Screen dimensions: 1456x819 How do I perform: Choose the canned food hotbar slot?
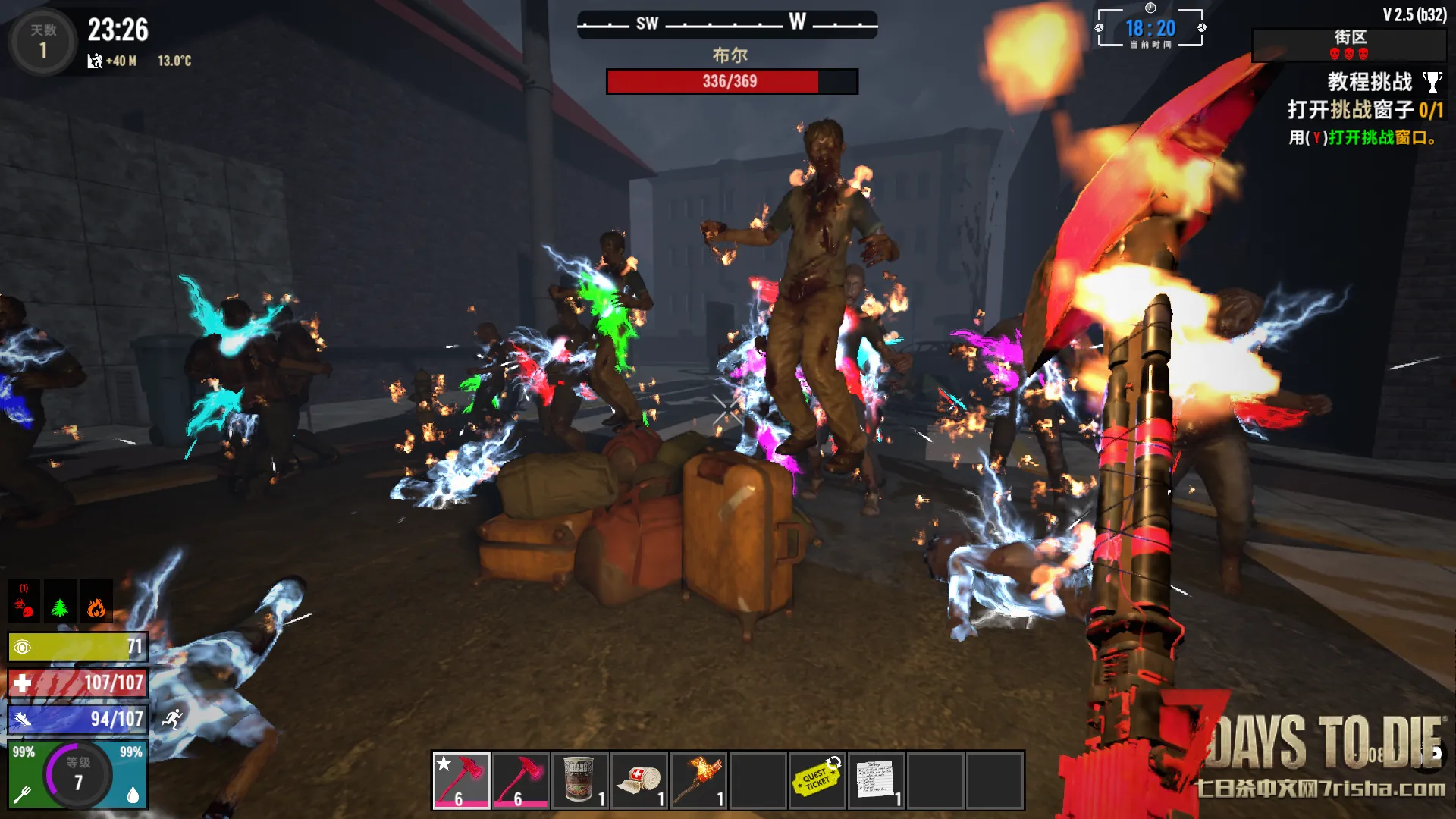click(x=580, y=780)
